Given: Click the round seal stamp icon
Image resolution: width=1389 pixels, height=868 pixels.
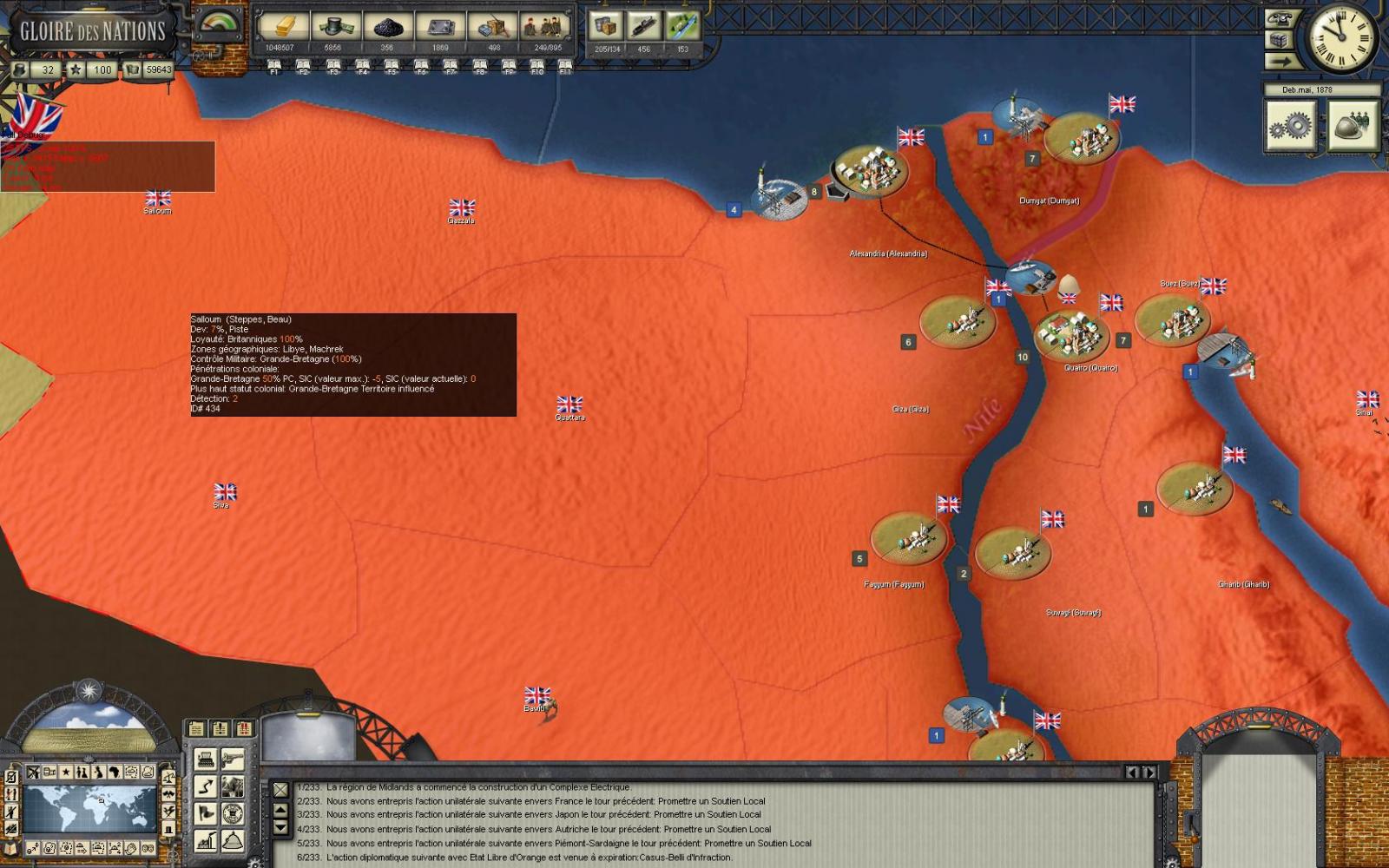Looking at the screenshot, I should [233, 814].
